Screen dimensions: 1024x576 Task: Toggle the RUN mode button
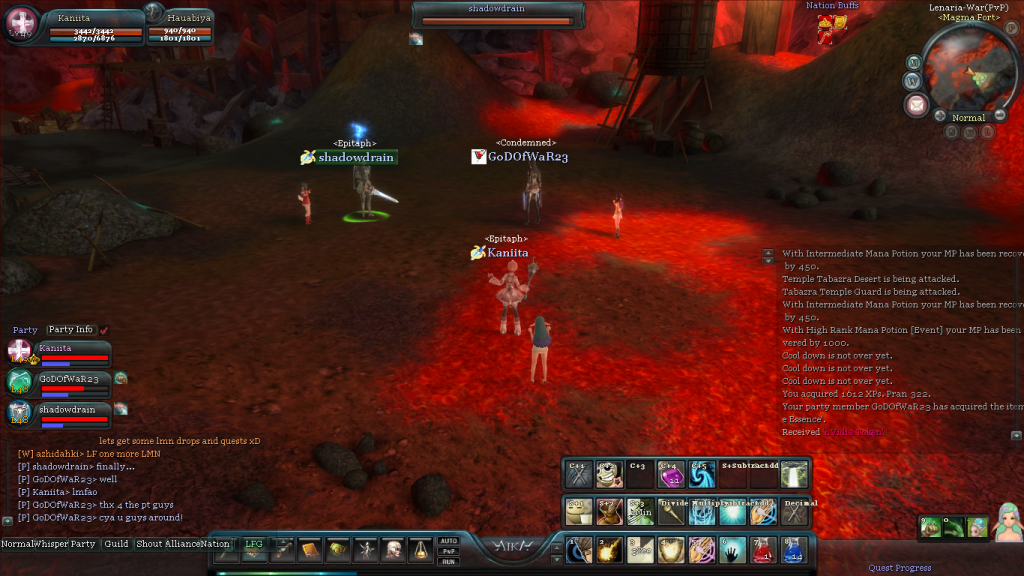(x=449, y=561)
